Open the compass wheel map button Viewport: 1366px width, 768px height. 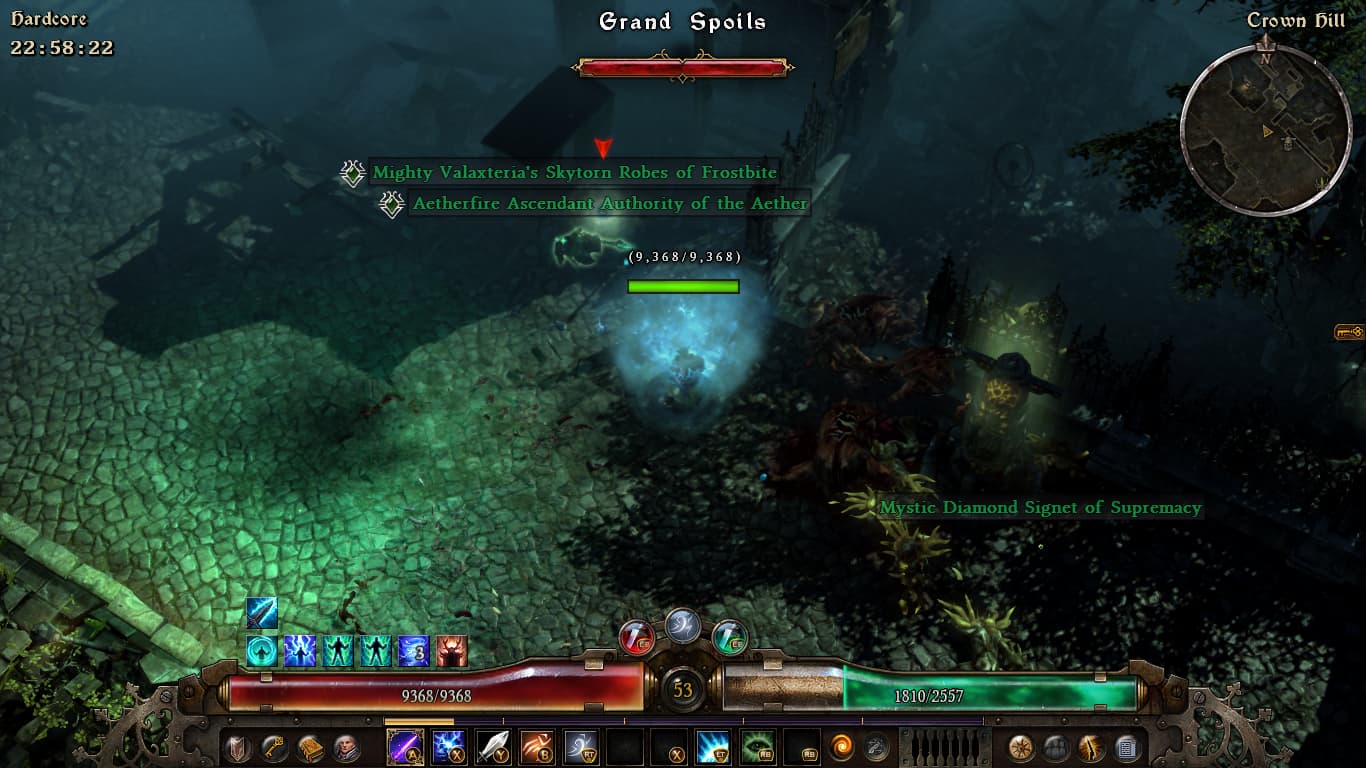click(1021, 747)
